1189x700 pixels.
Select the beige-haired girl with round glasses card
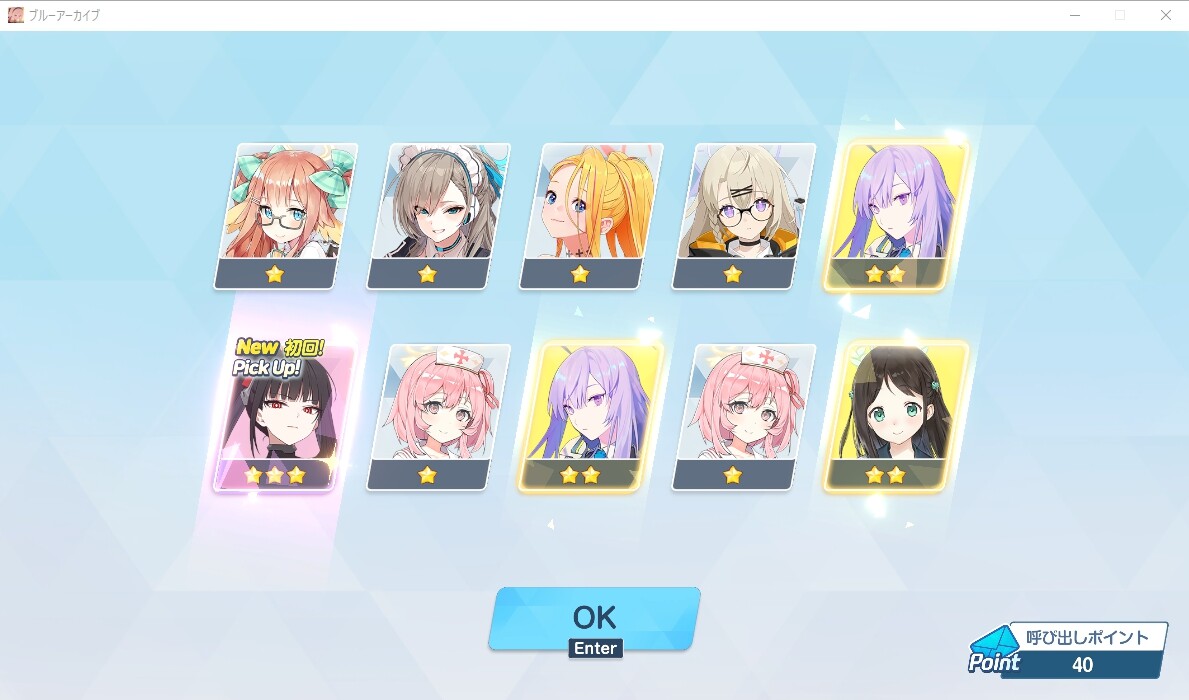coord(743,214)
